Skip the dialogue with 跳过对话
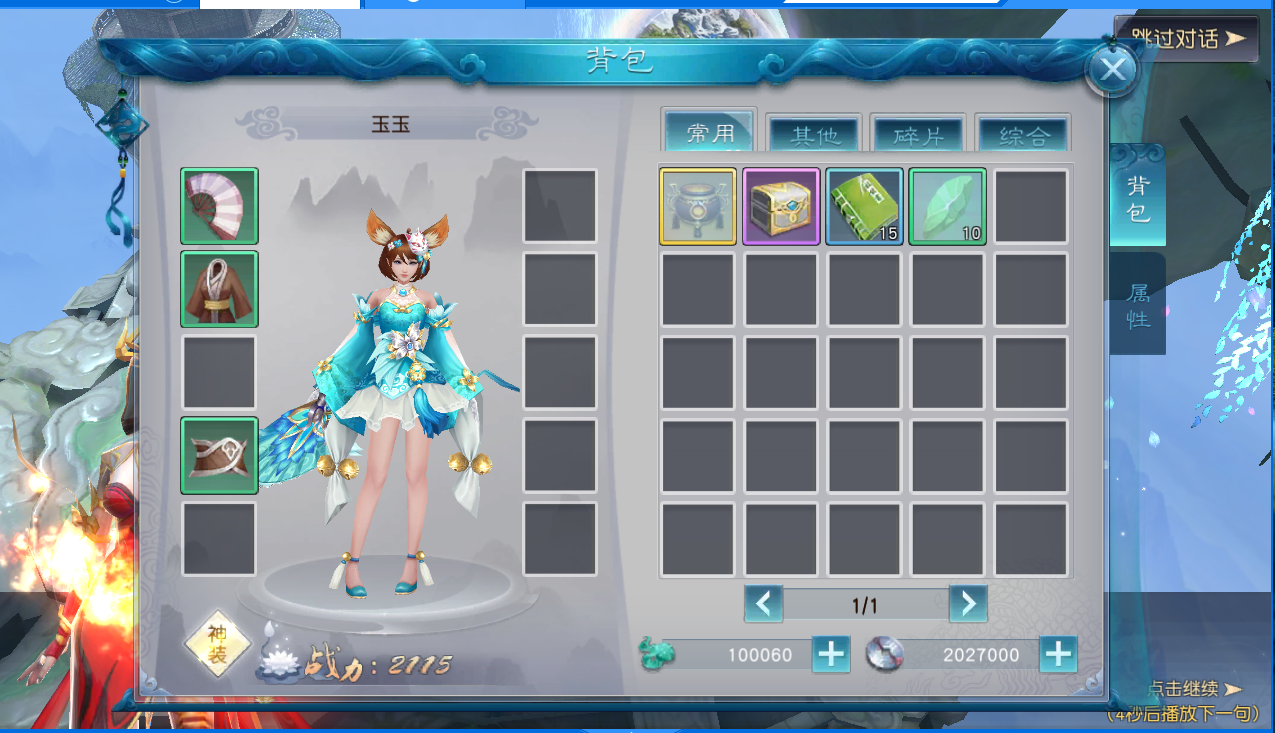The image size is (1275, 733). tap(1187, 39)
